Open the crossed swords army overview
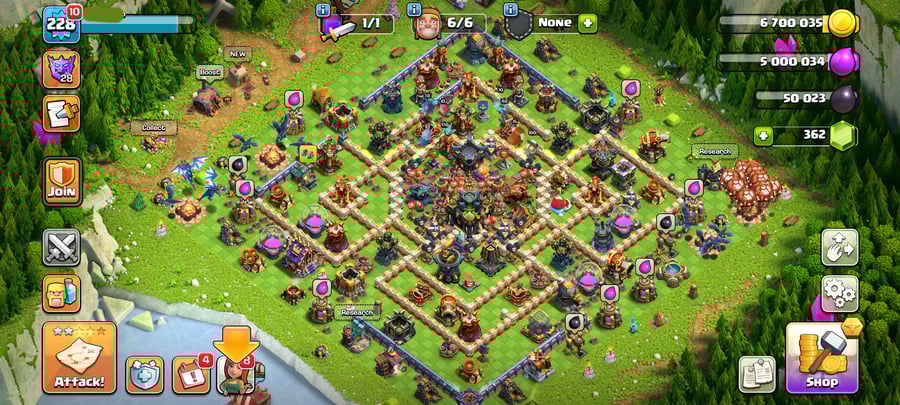 coord(61,247)
